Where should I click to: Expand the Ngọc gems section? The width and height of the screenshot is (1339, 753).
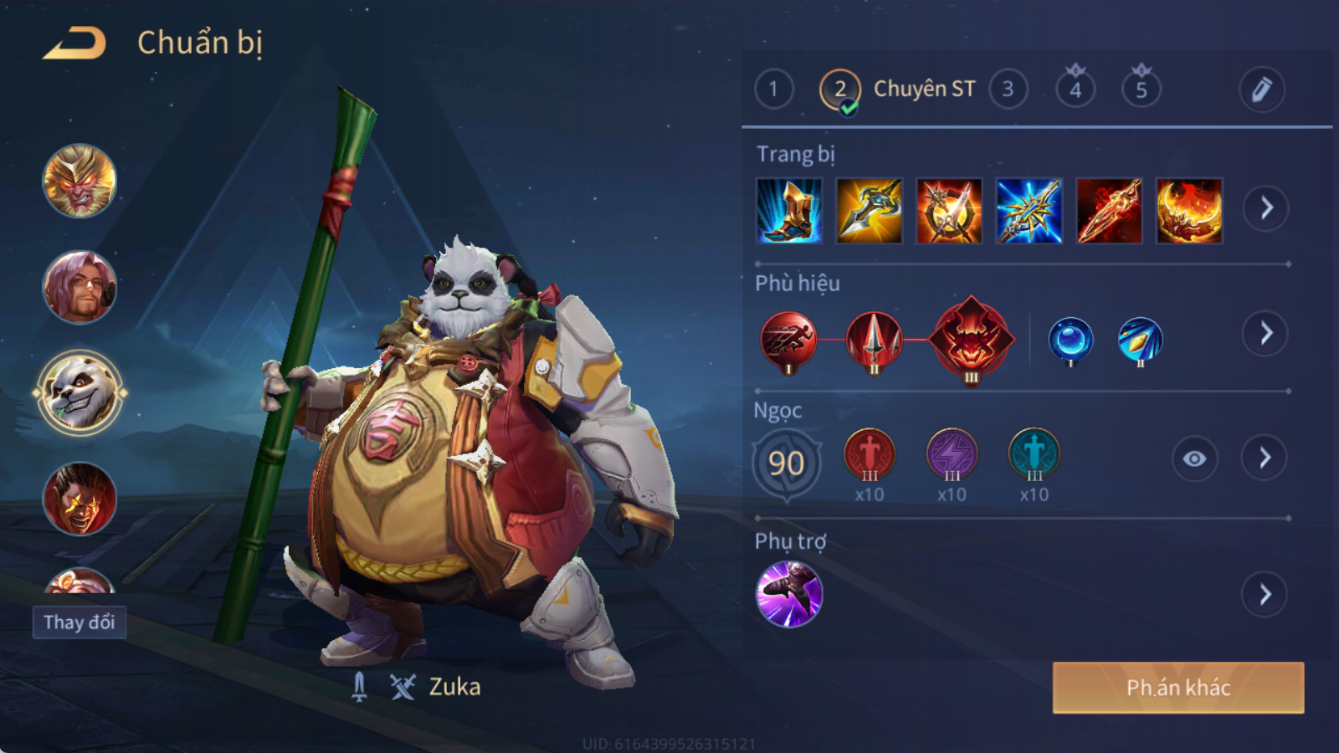coord(1265,458)
